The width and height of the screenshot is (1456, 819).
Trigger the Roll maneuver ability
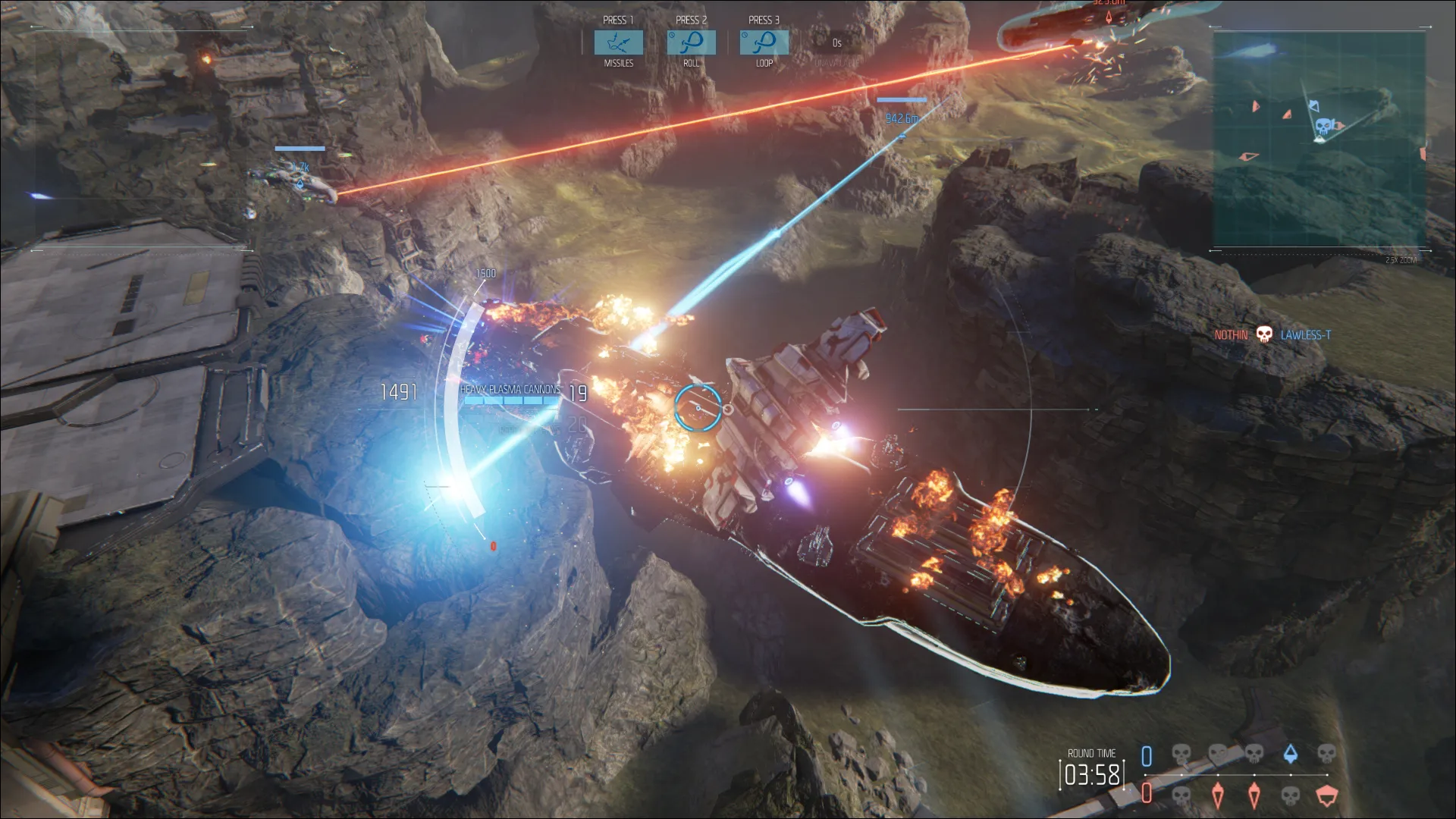click(691, 42)
